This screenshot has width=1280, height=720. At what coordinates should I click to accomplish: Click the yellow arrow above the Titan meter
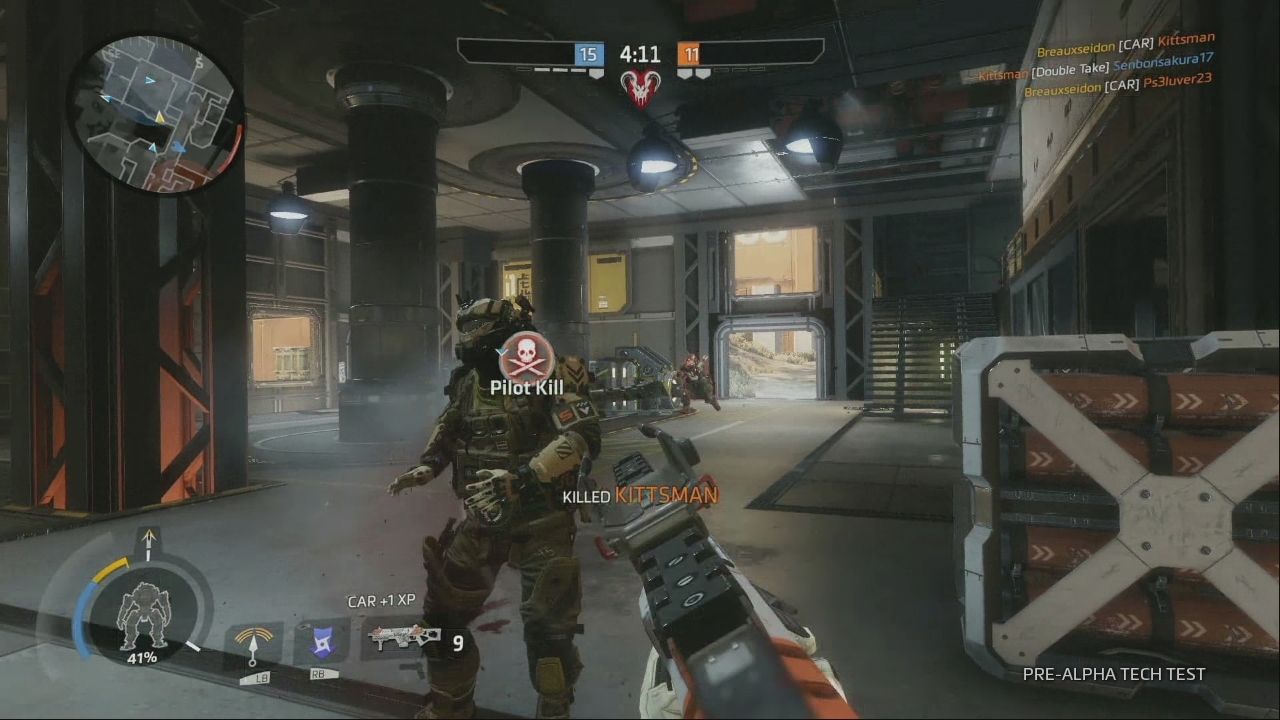(x=148, y=541)
